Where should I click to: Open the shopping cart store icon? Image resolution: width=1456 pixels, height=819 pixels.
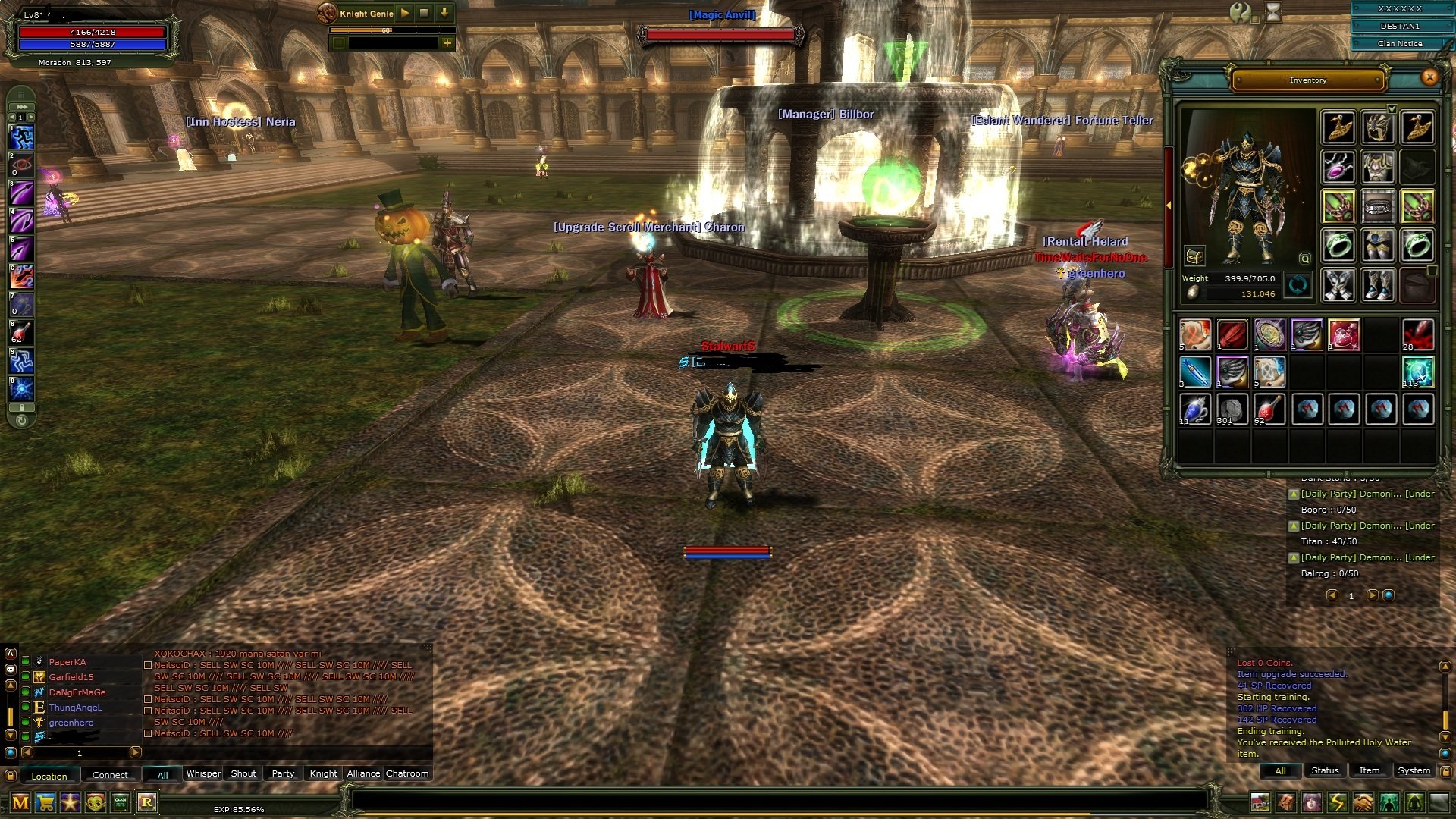coord(45,802)
